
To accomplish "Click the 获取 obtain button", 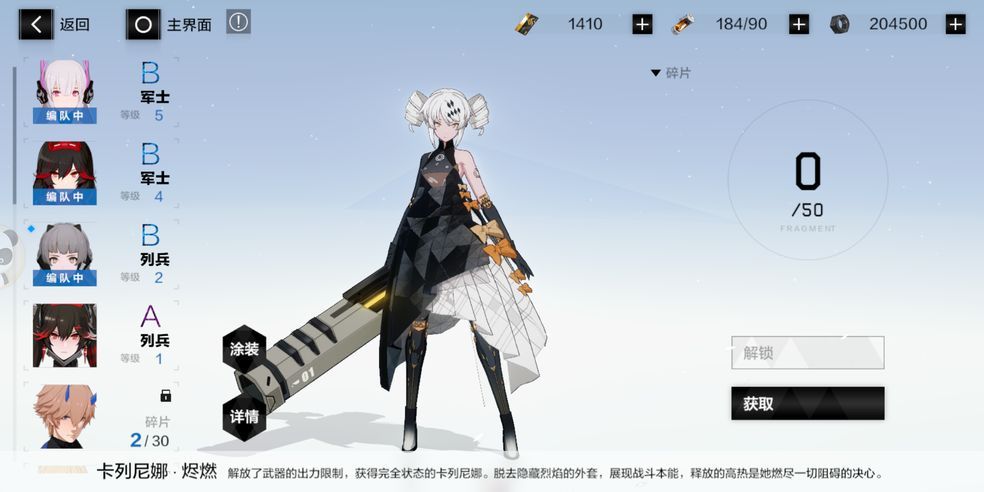I will click(807, 404).
